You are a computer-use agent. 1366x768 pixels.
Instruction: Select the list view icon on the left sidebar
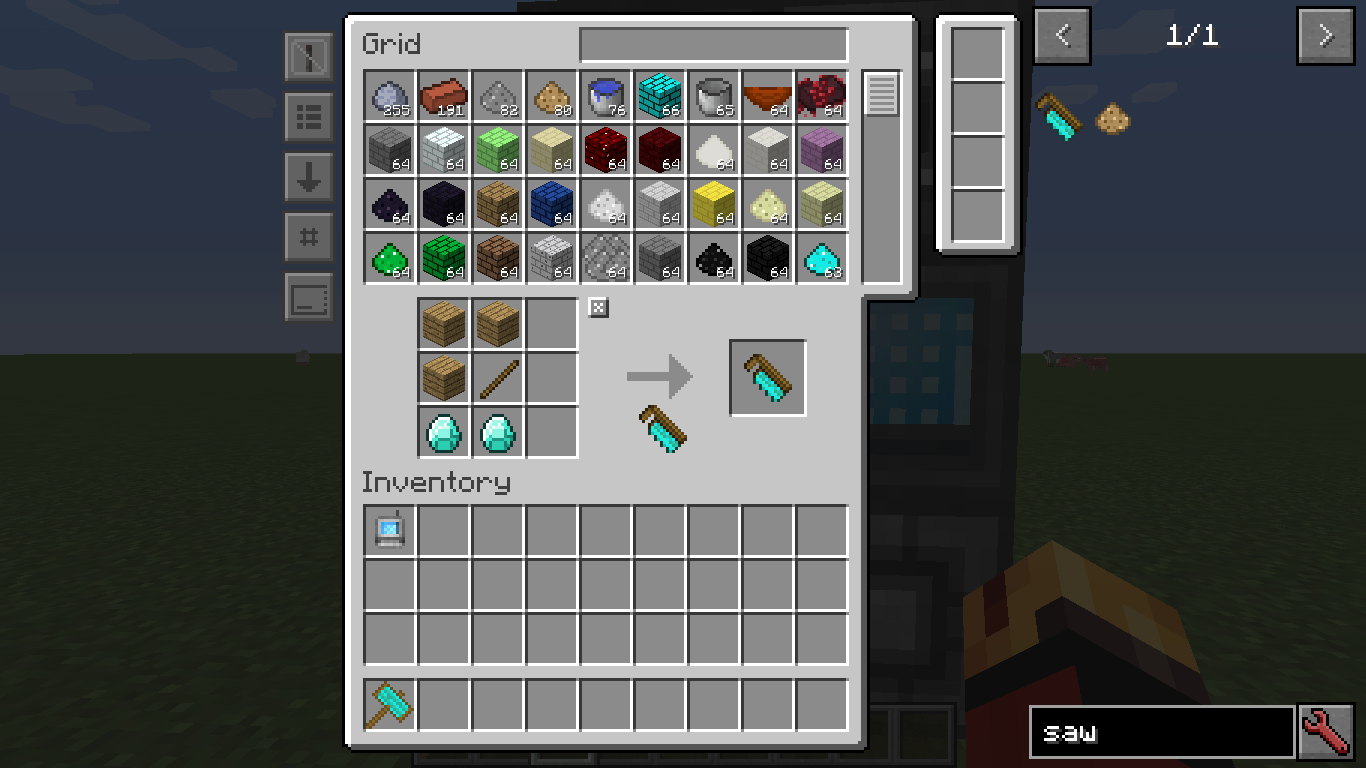pyautogui.click(x=308, y=118)
